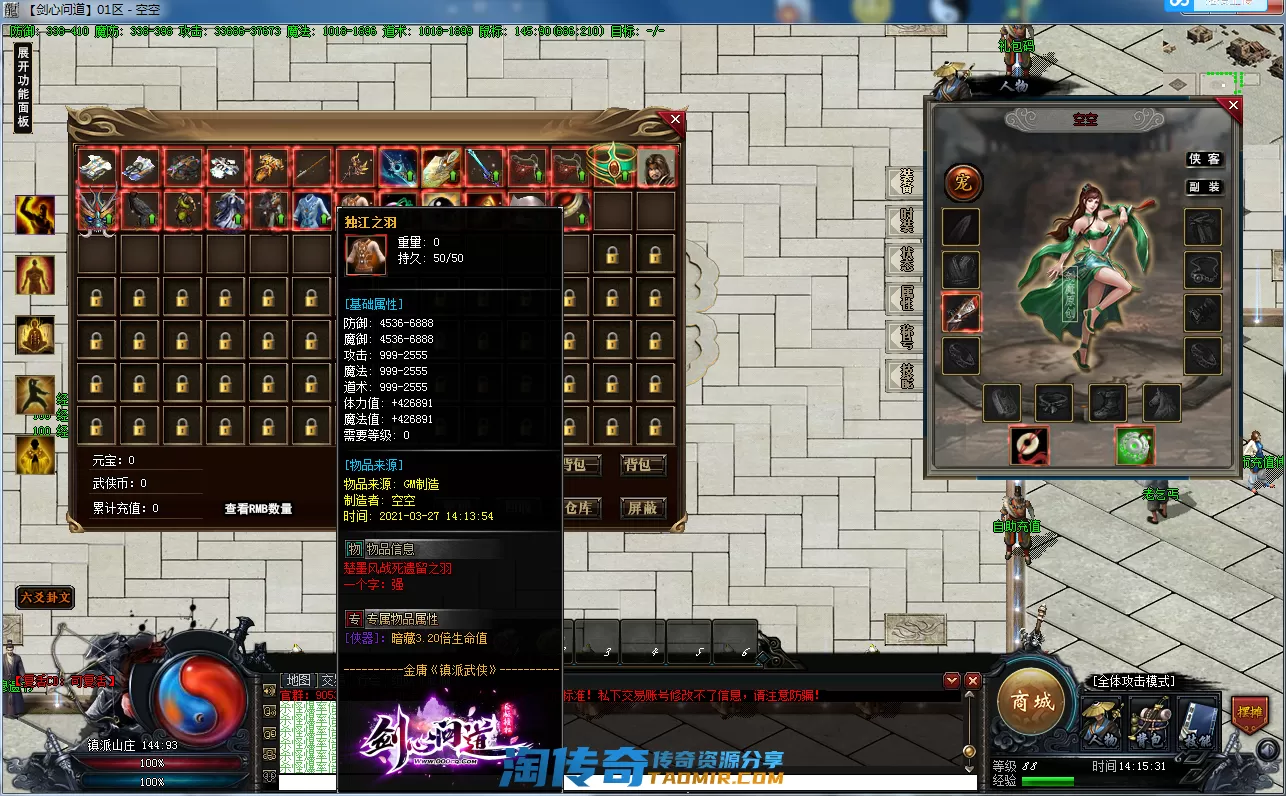
Task: Open the 时装 fashion side tab
Action: coord(906,220)
